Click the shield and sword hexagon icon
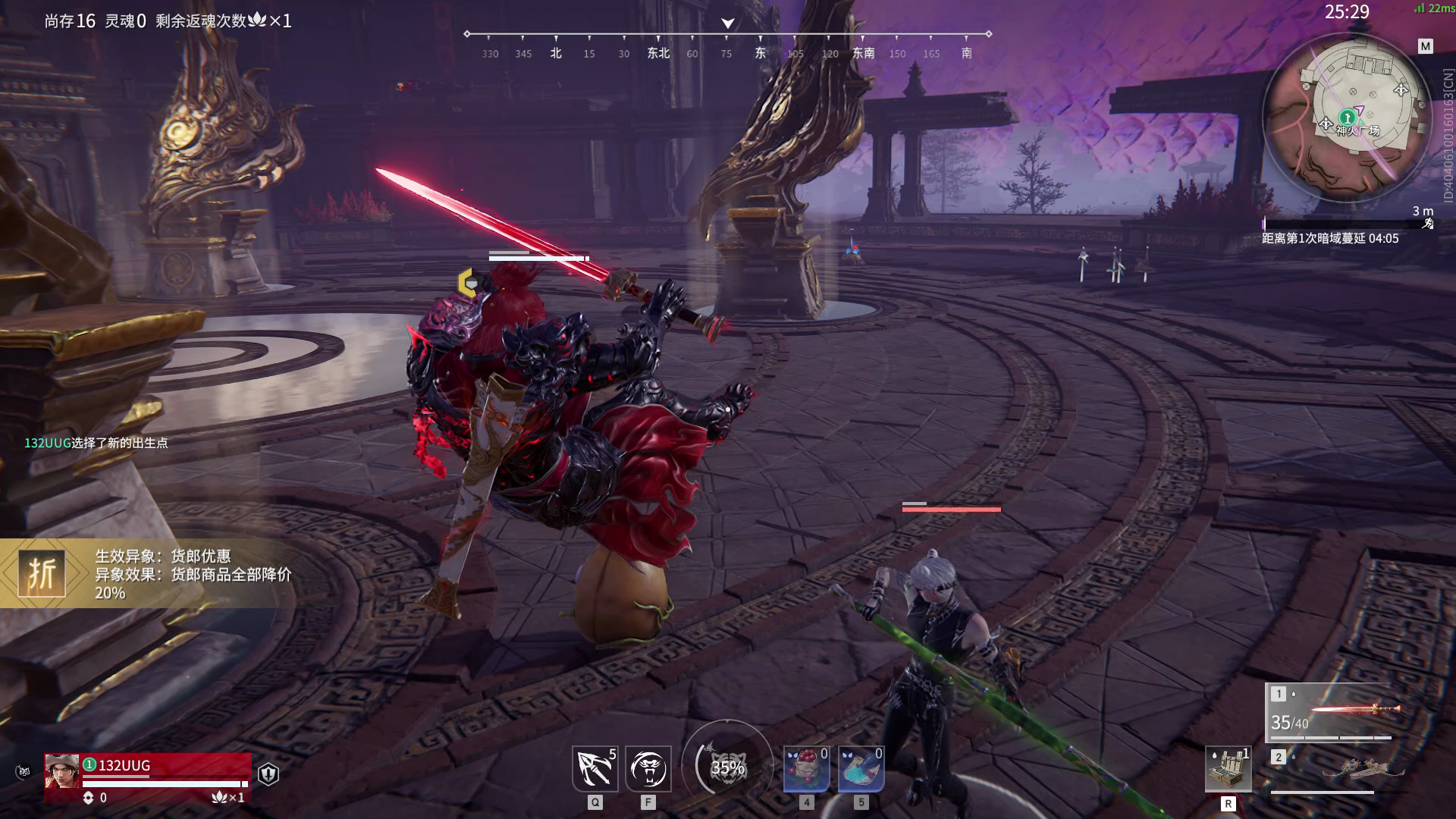1456x819 pixels. (x=268, y=773)
